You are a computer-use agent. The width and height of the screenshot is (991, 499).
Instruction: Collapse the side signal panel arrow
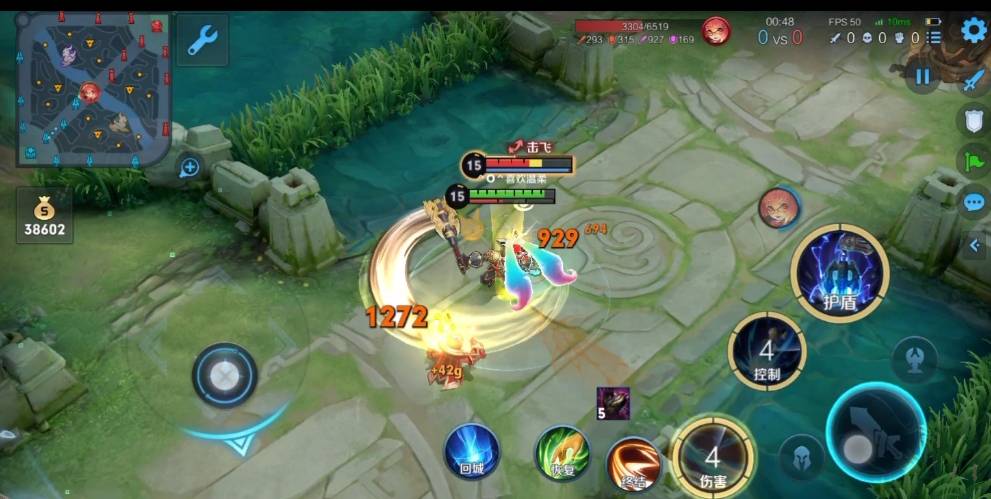tap(975, 244)
